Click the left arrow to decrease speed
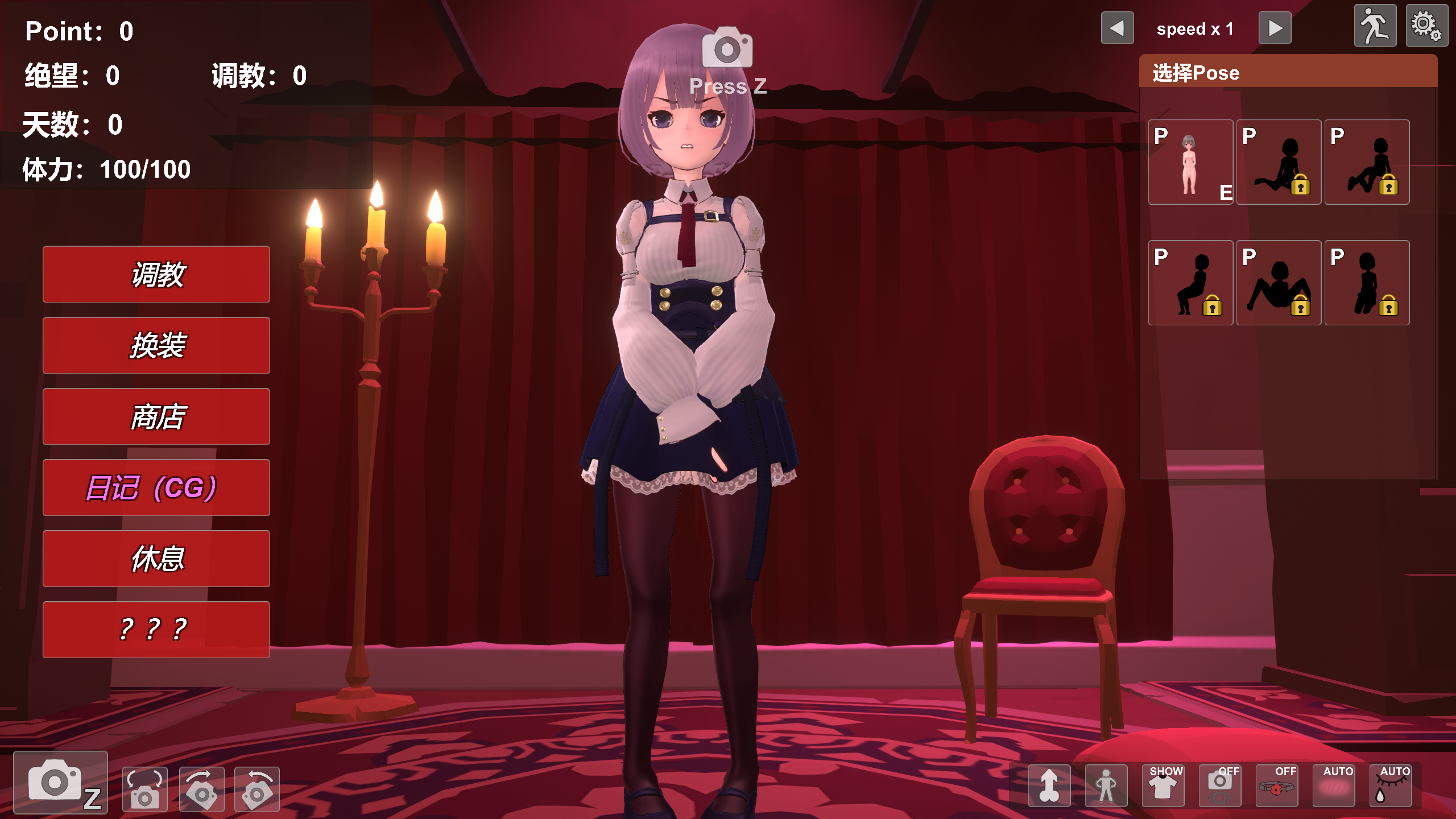 click(1117, 27)
